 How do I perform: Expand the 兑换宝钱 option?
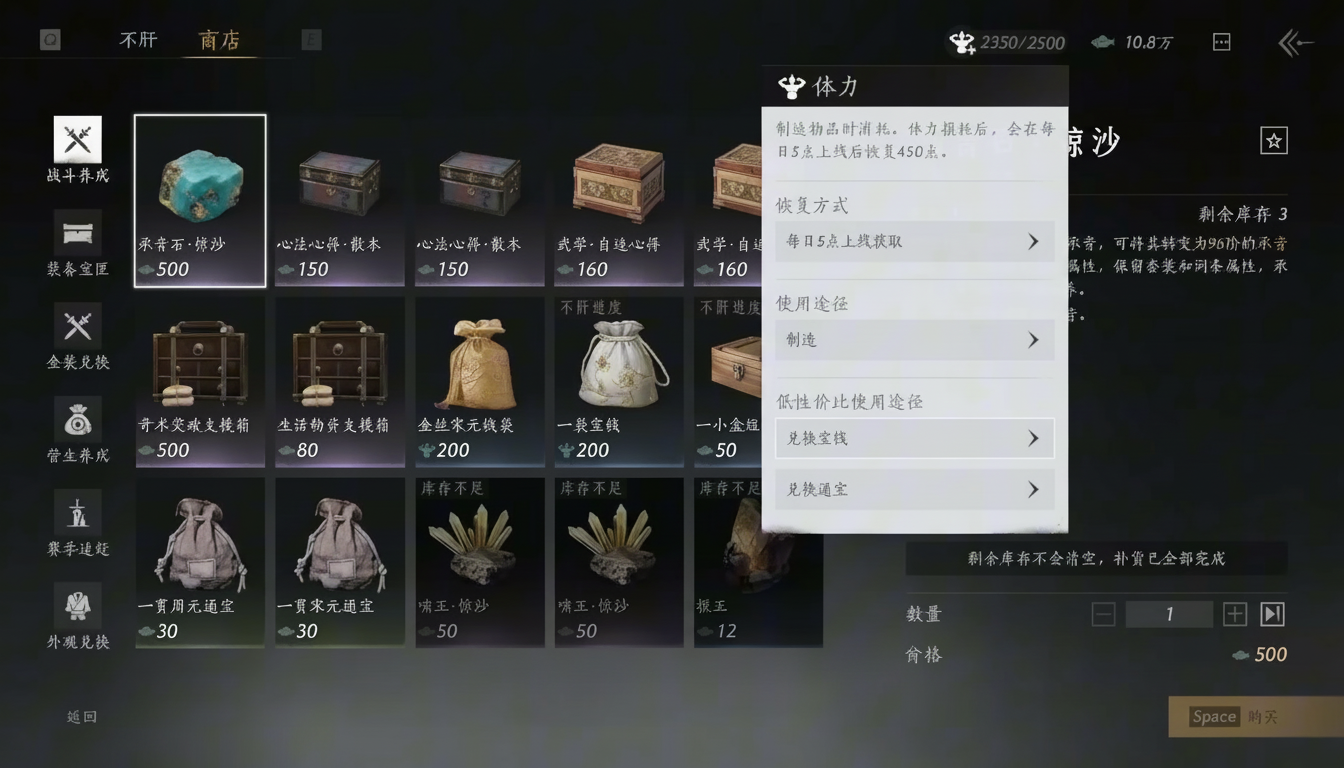click(x=914, y=438)
